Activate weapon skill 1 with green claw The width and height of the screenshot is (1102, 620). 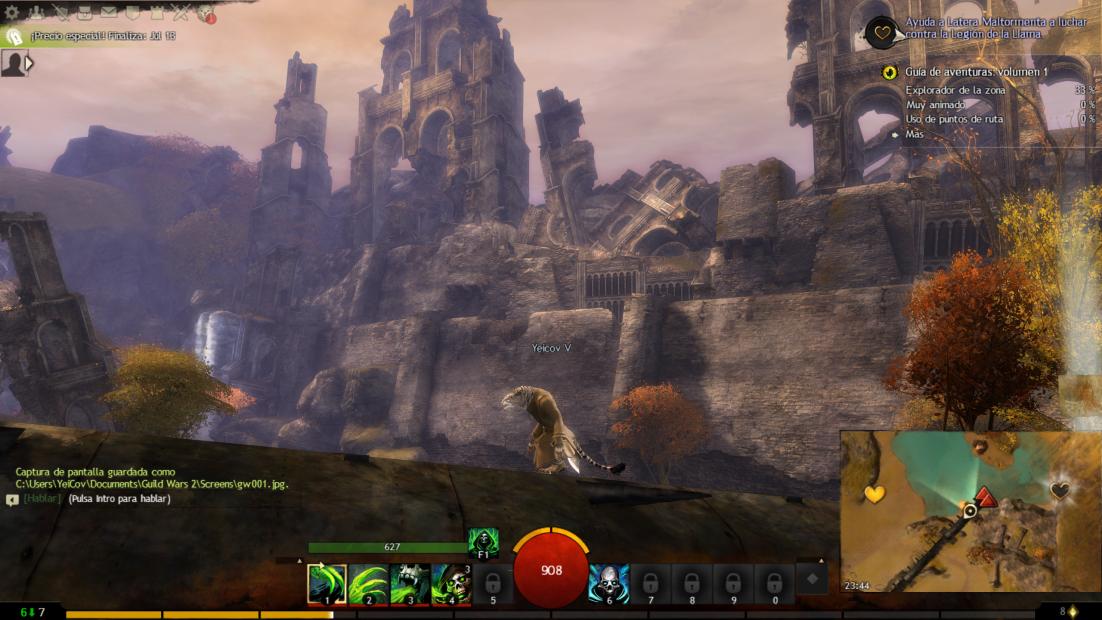327,584
